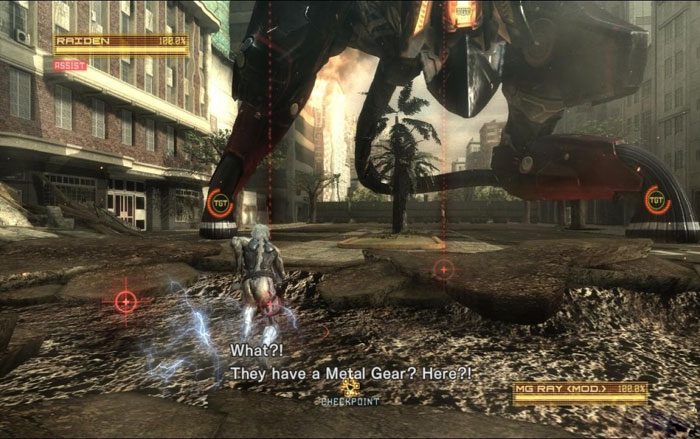Screen dimensions: 700x439
Task: Select the CHECKPOINT gear icon
Action: click(x=350, y=387)
